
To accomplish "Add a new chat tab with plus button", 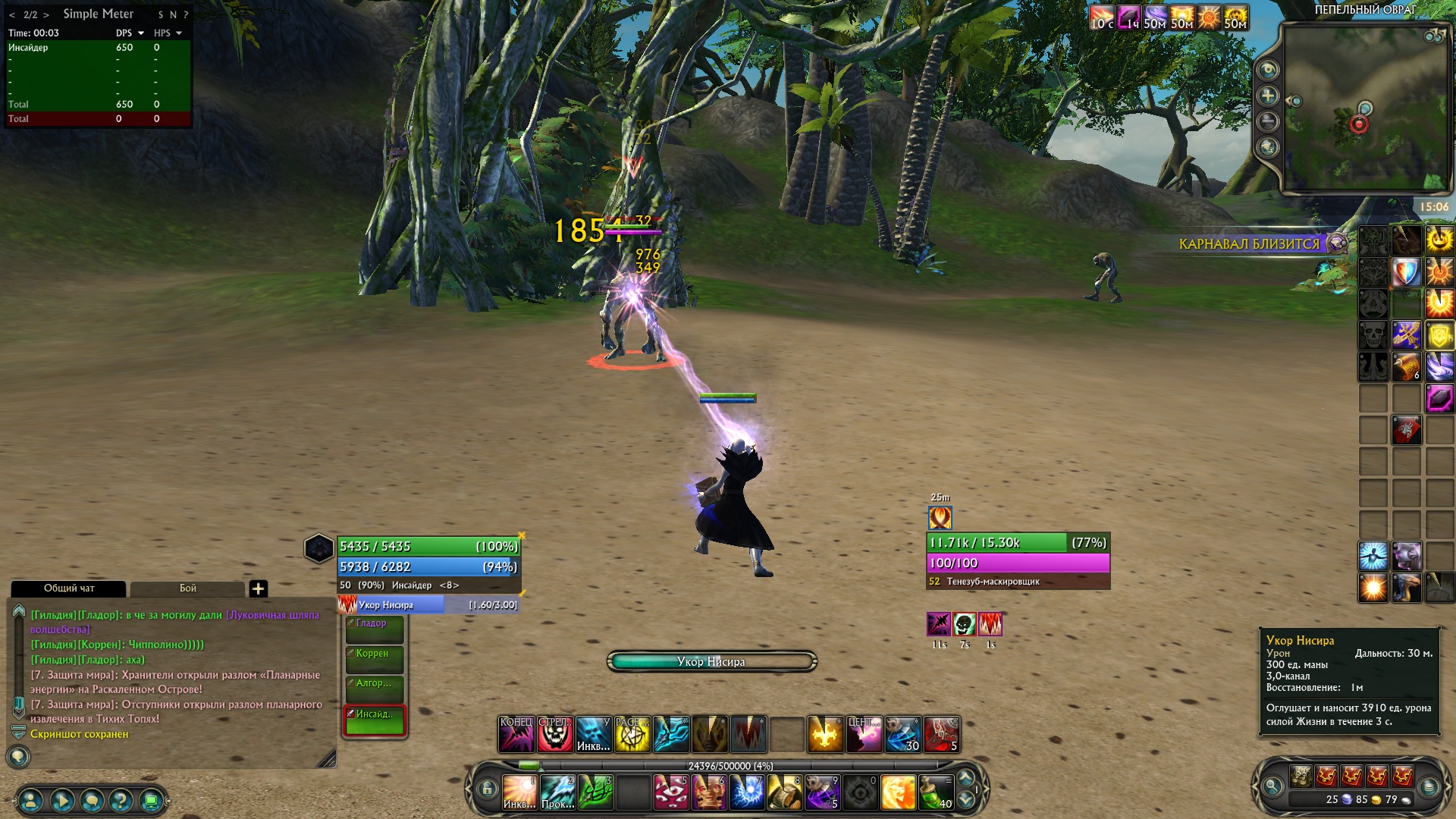I will pos(258,588).
